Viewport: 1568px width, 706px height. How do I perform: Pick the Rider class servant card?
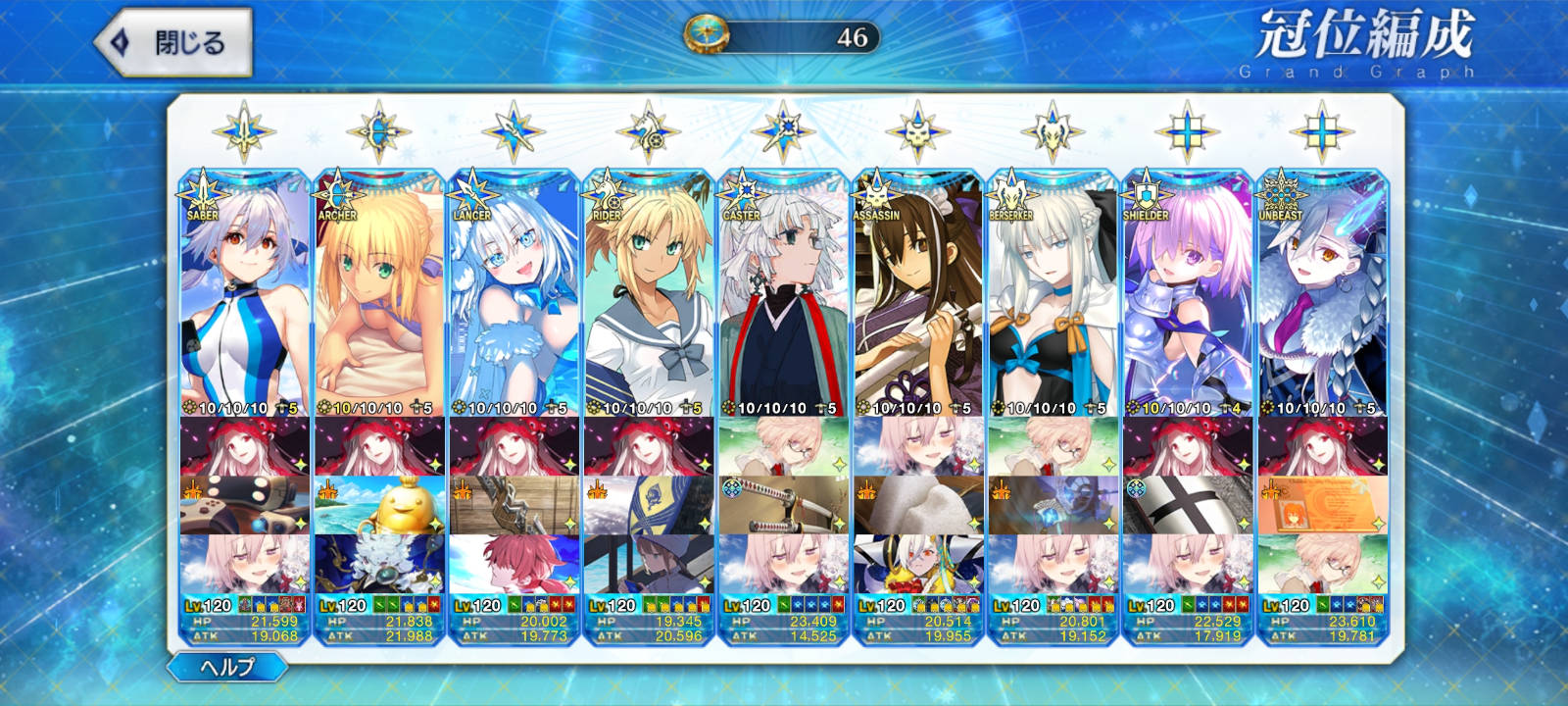[x=648, y=294]
